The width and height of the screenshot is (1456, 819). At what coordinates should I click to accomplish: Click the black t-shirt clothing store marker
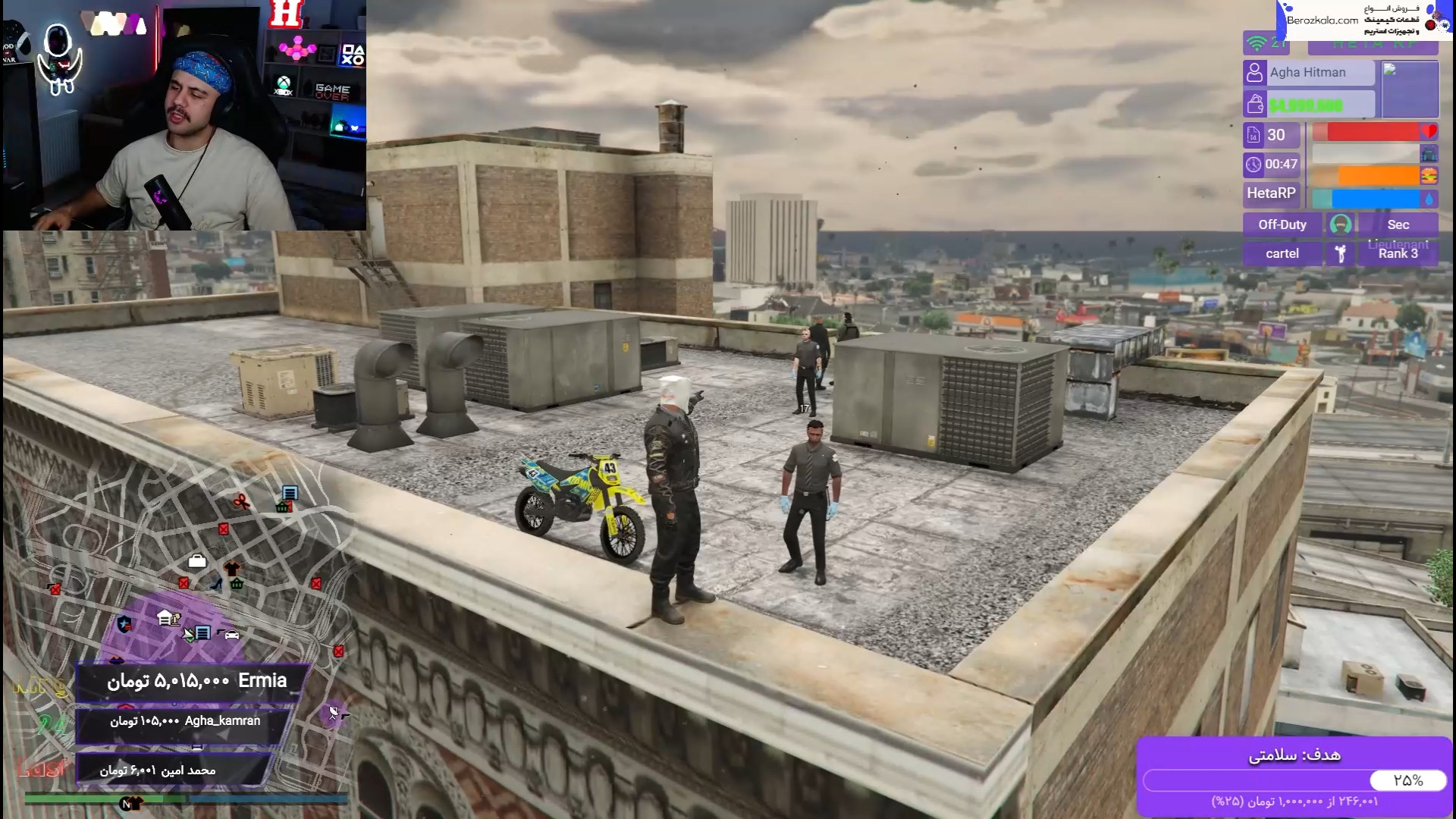(232, 568)
